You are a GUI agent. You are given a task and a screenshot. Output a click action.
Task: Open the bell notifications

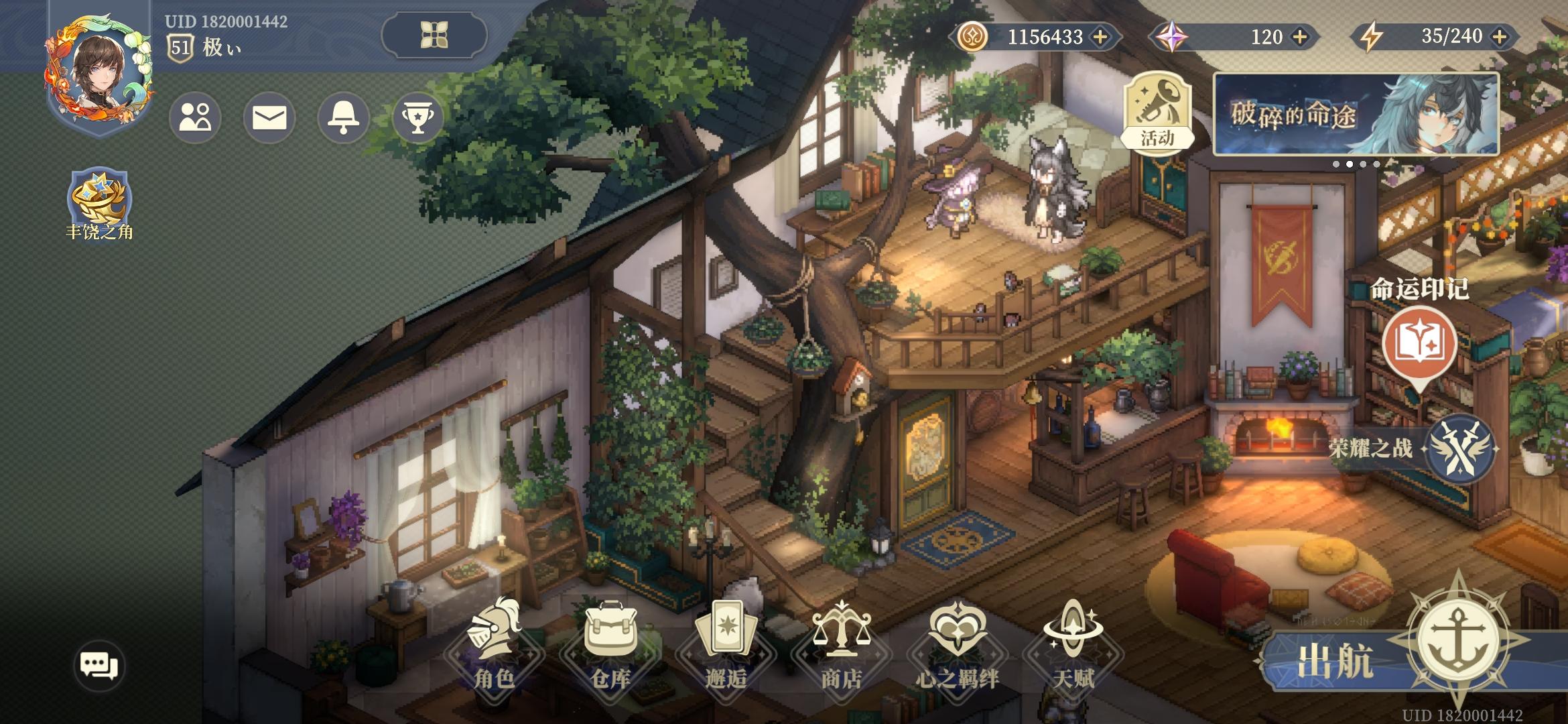click(x=343, y=118)
